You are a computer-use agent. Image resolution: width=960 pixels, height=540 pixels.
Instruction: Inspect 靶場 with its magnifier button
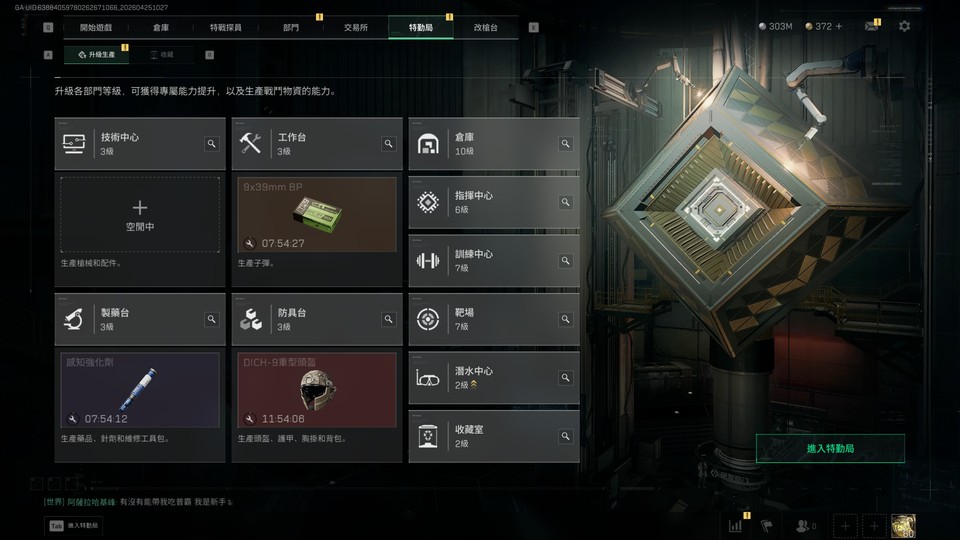coord(565,319)
